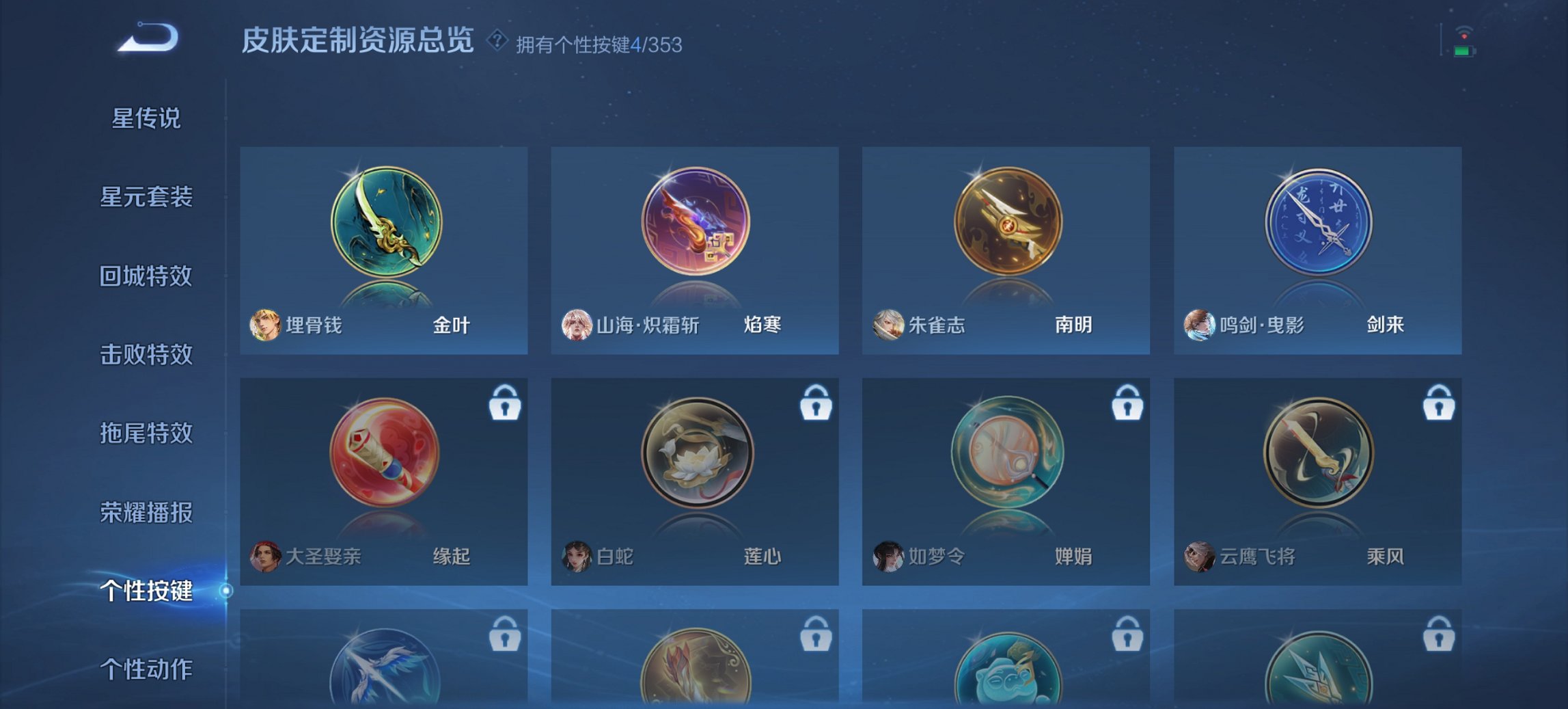Click the lock on the 缘起 card

click(x=504, y=405)
